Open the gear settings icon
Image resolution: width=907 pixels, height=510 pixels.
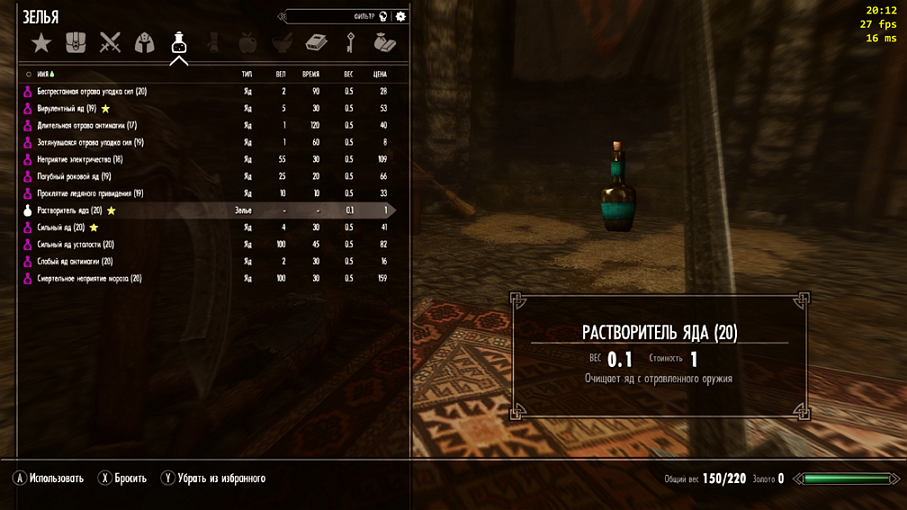401,17
